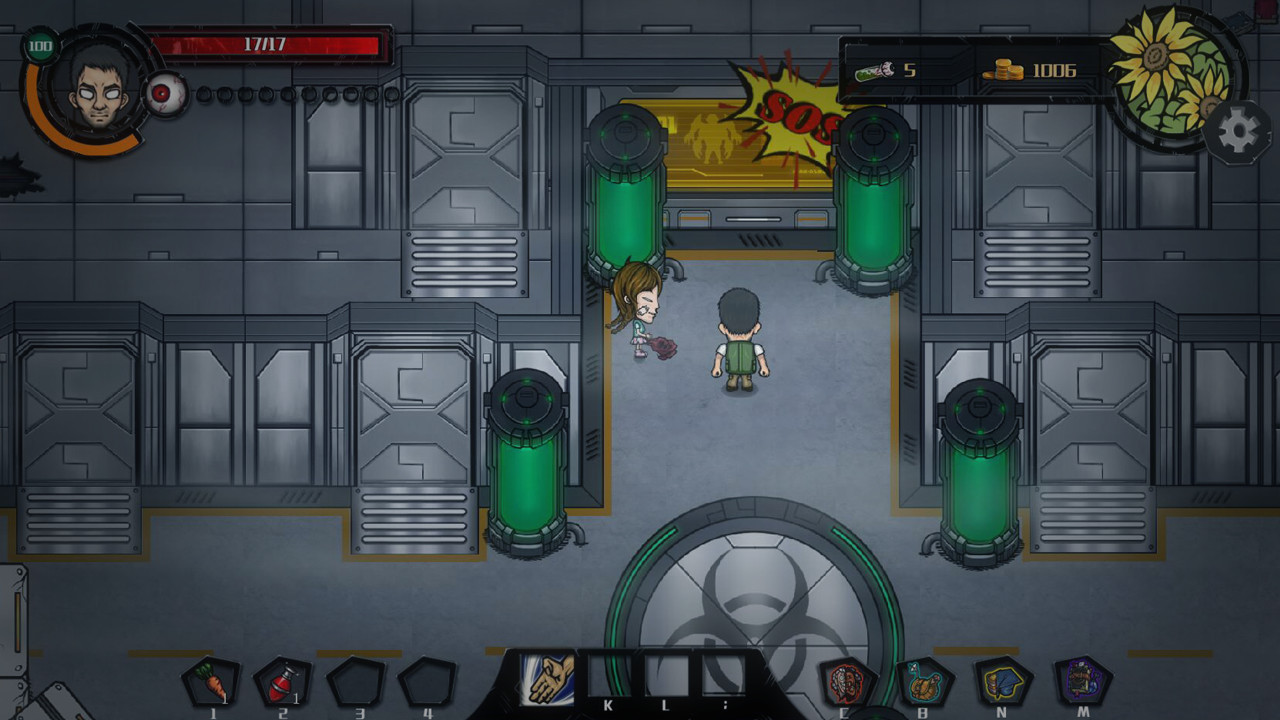Click the player portrait avatar
This screenshot has height=720, width=1280.
point(99,92)
